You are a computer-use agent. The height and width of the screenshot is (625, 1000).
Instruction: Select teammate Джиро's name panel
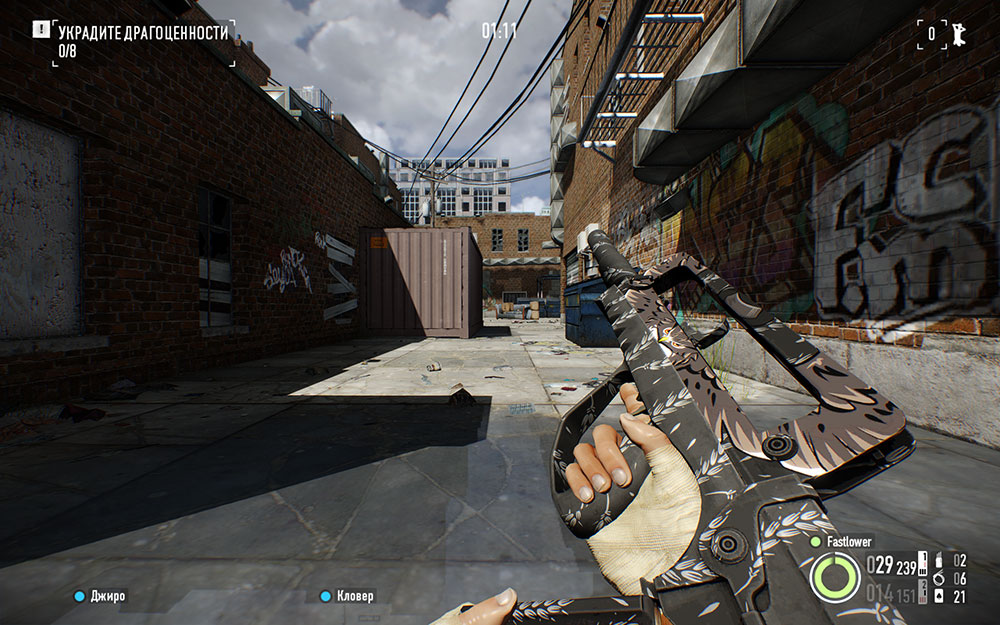(x=102, y=596)
